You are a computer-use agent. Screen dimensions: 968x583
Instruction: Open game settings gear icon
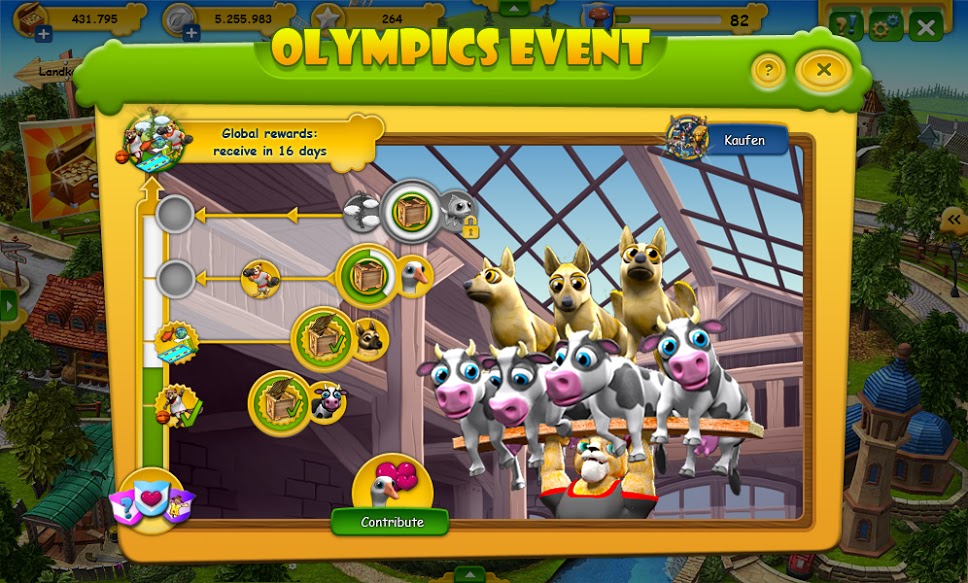[x=886, y=26]
